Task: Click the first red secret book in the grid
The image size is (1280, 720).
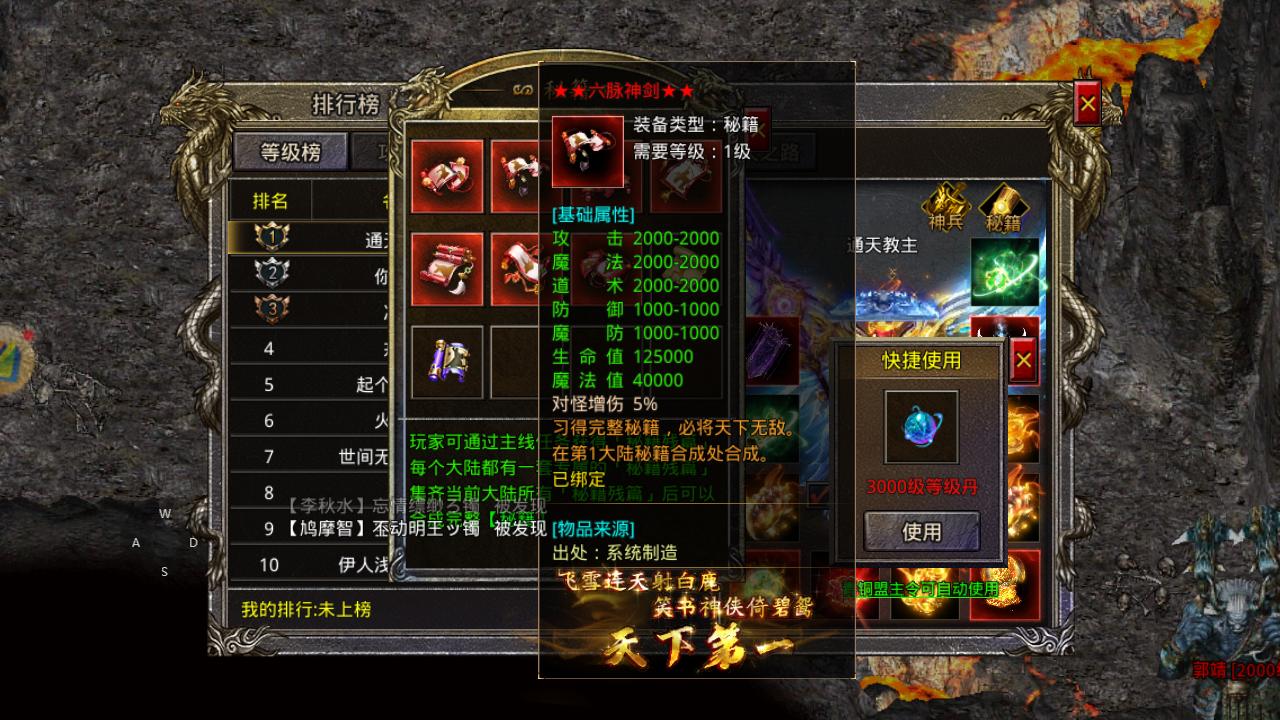Action: click(x=447, y=175)
